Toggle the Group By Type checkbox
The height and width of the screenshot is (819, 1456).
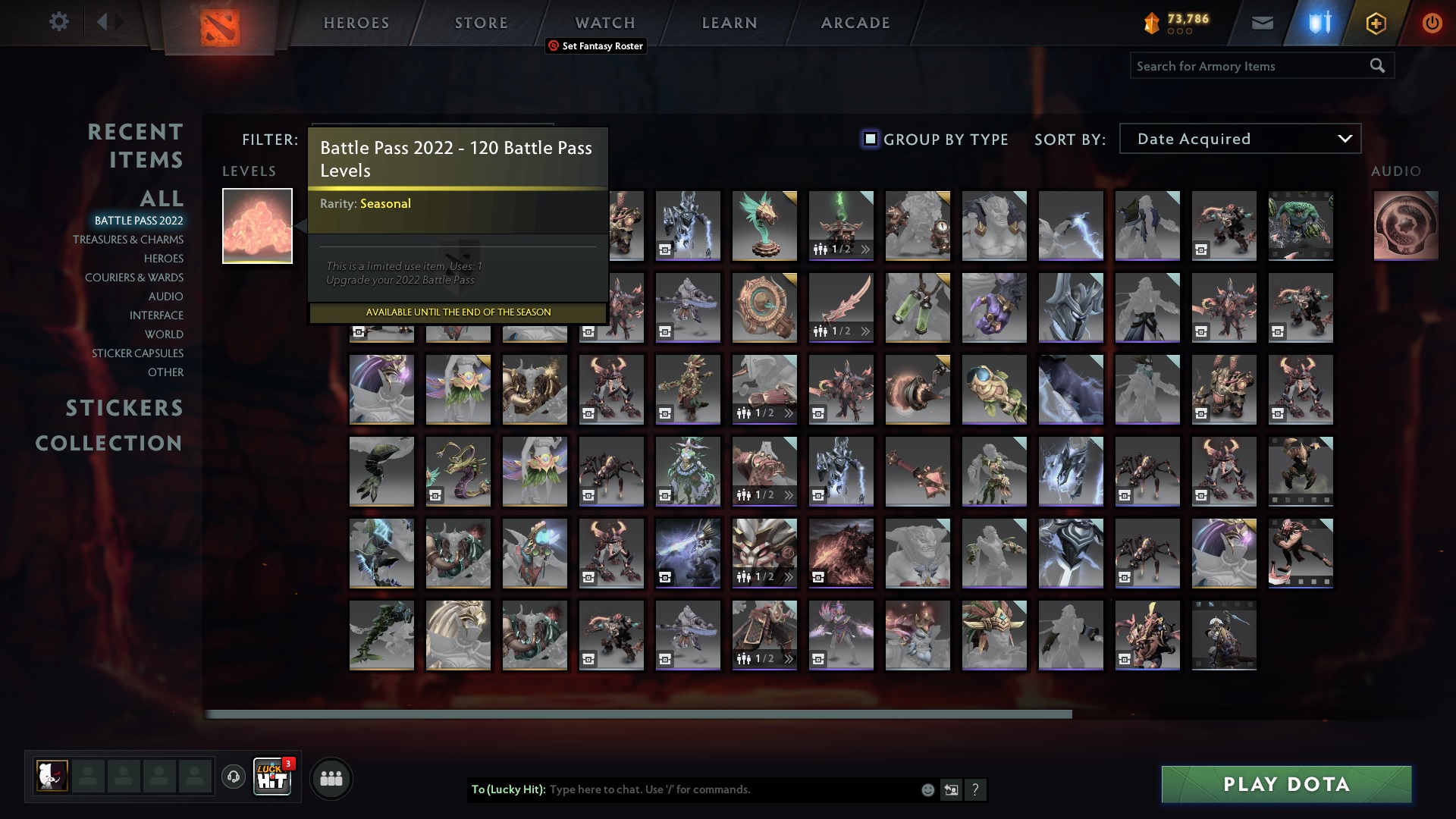869,139
